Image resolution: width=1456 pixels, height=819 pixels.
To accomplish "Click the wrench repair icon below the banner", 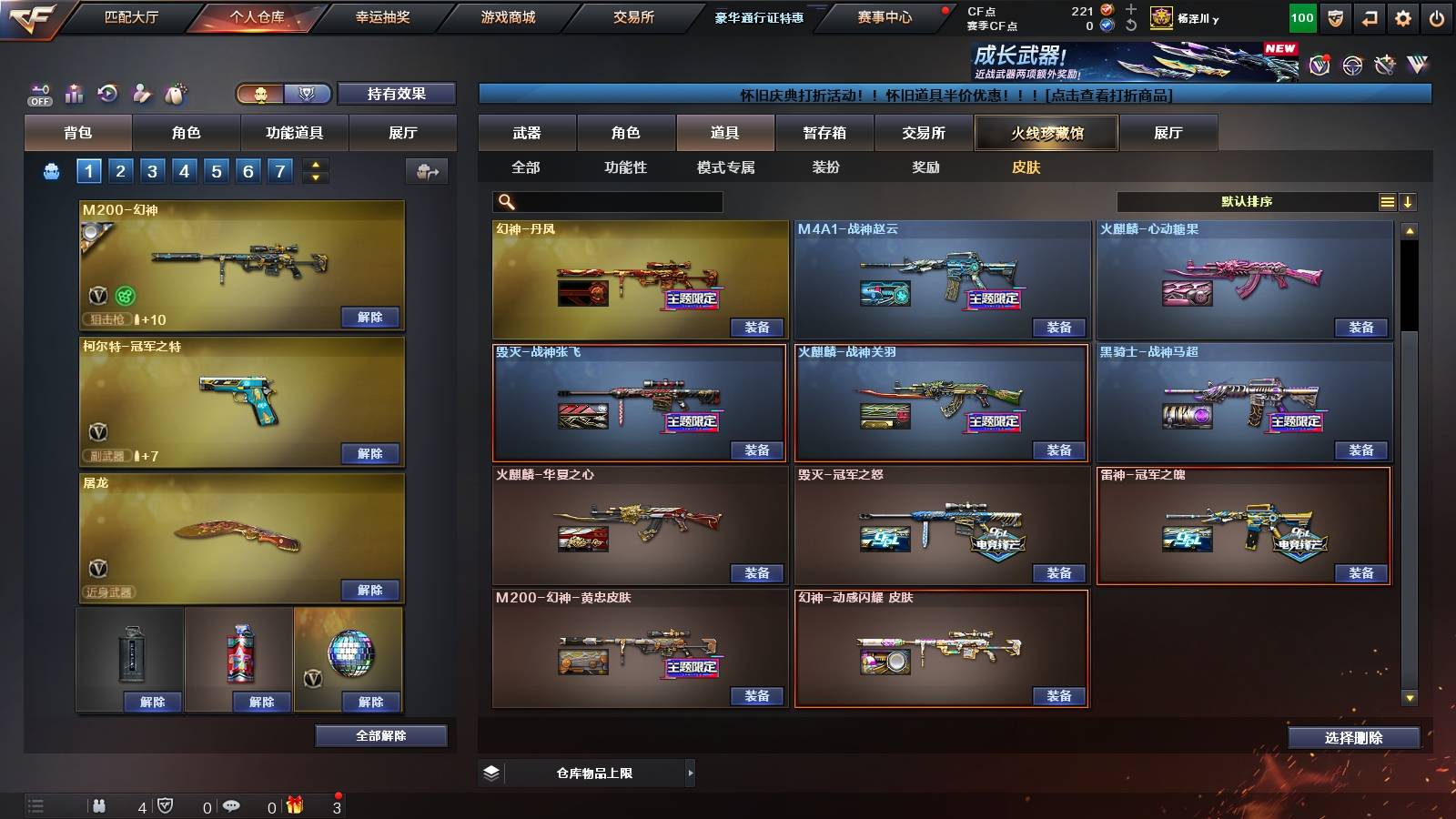I will click(1386, 66).
